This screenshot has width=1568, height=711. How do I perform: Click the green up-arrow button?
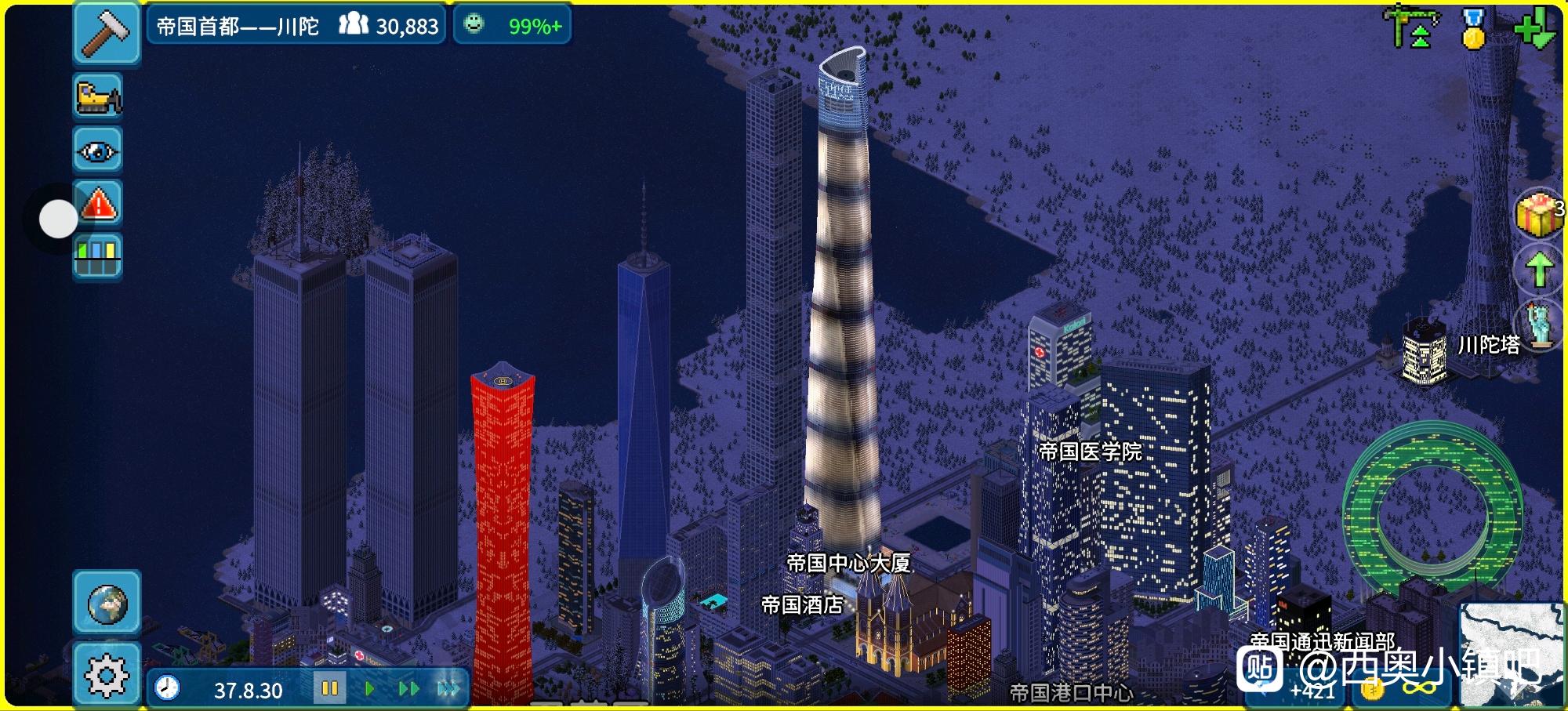tap(1539, 269)
